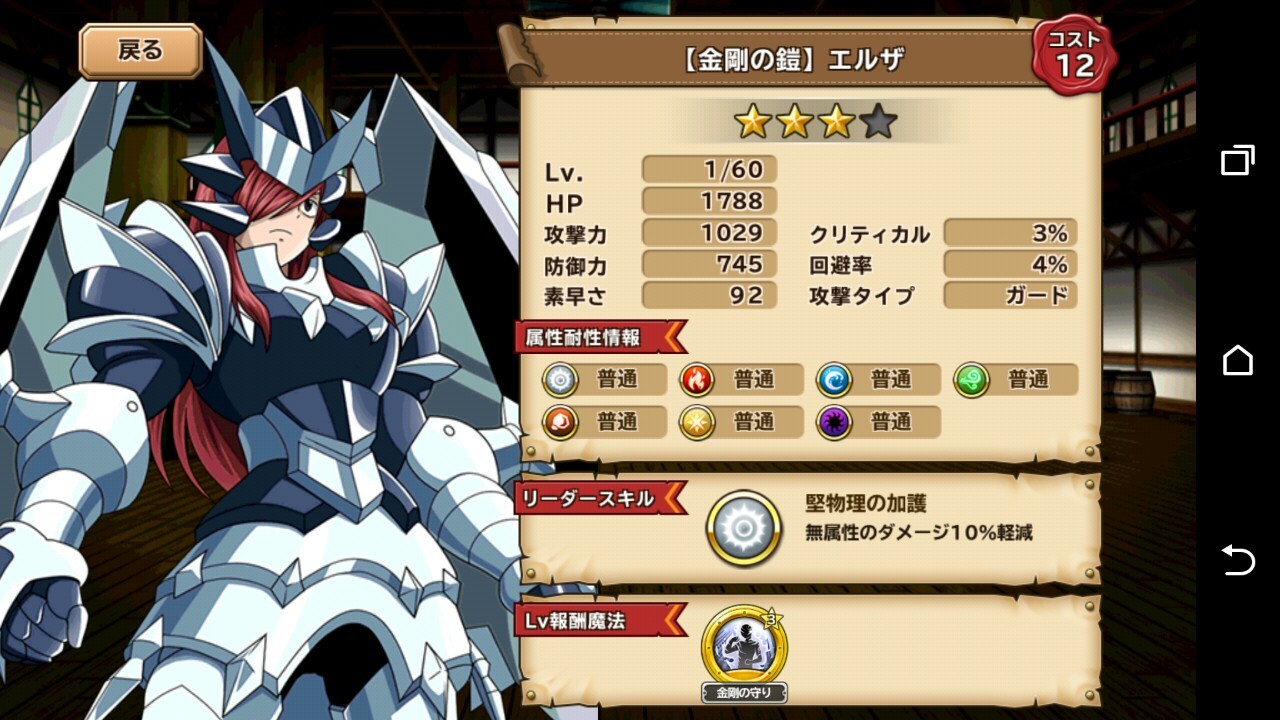Screen dimensions: 1280x720
Task: Go to the Android home screen
Action: 1237,360
